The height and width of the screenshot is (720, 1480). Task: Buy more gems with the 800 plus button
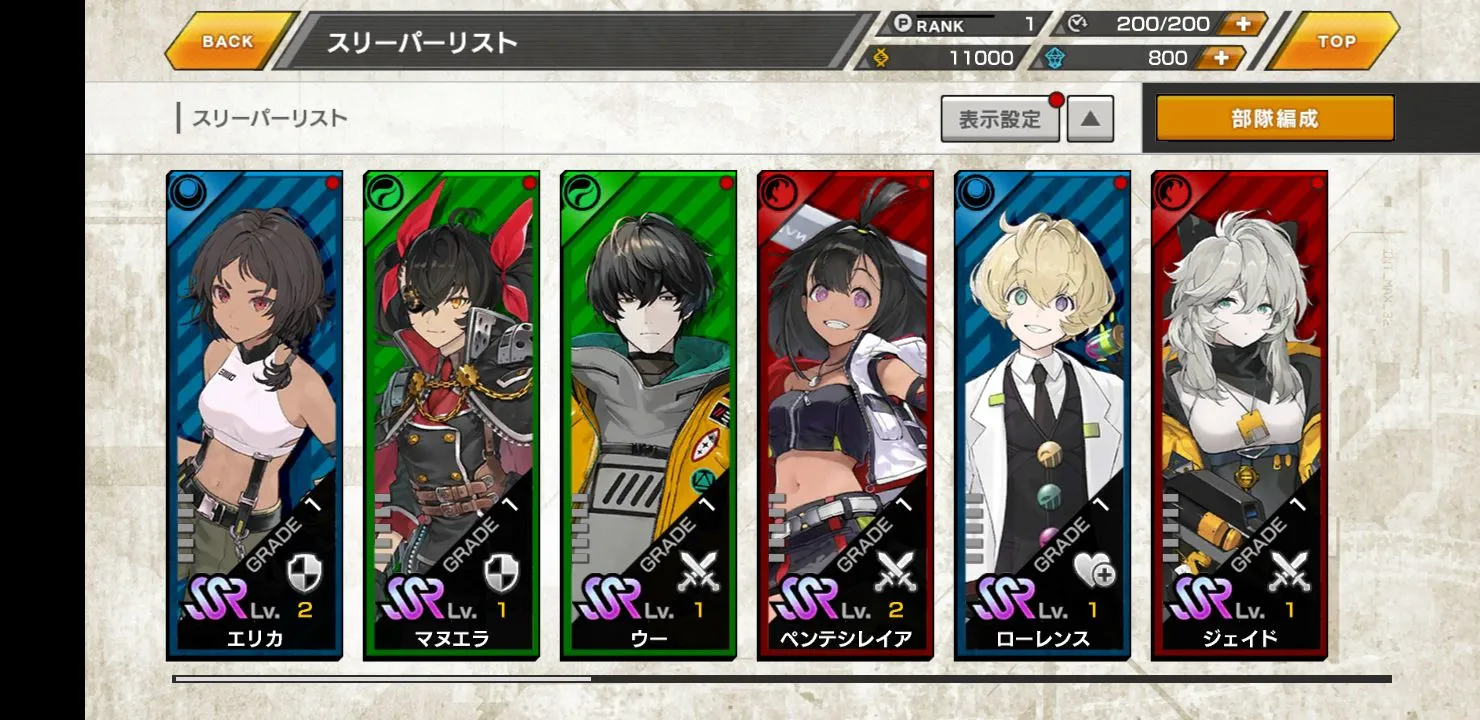(x=1220, y=58)
